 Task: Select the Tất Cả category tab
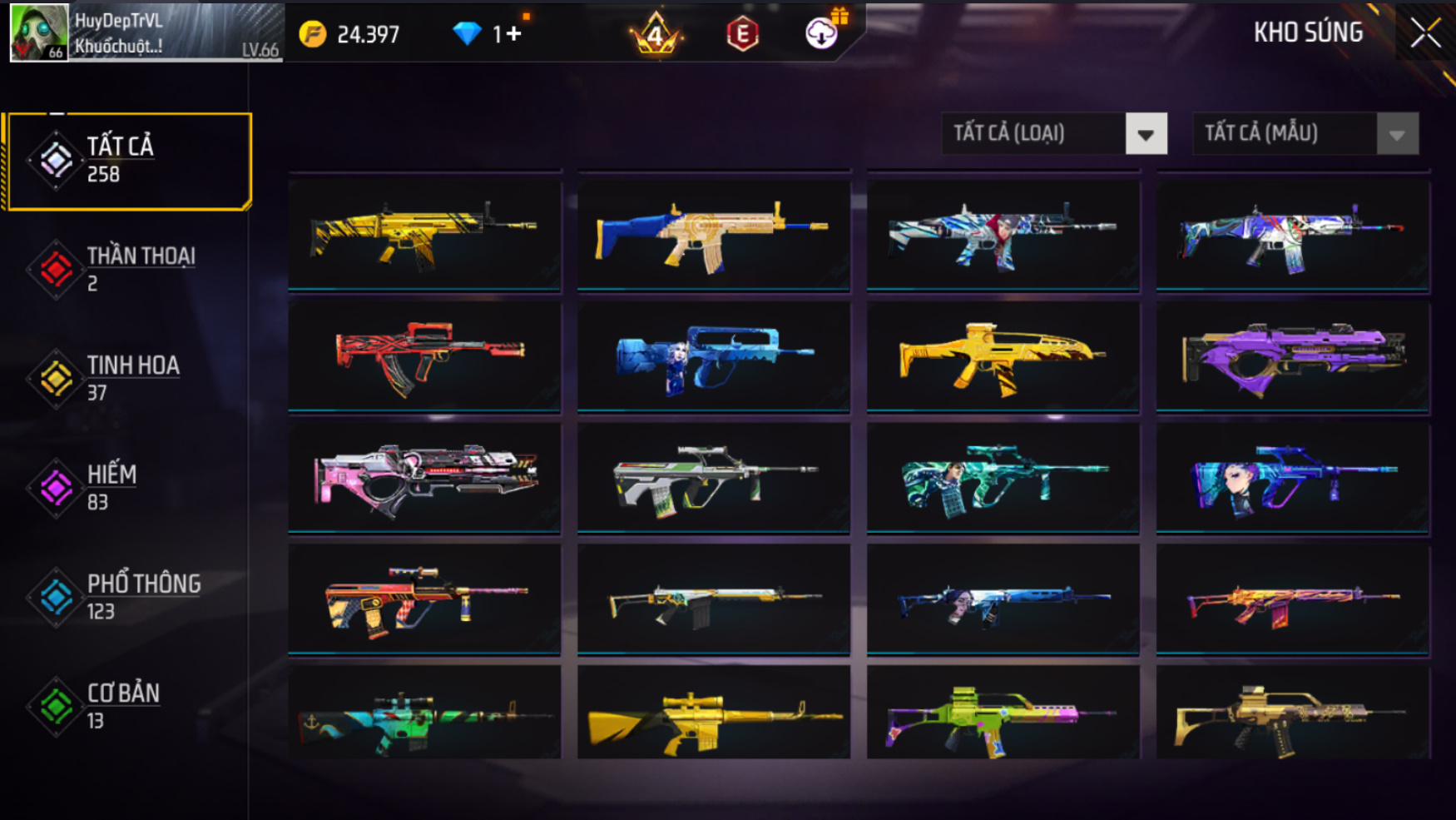[x=129, y=160]
